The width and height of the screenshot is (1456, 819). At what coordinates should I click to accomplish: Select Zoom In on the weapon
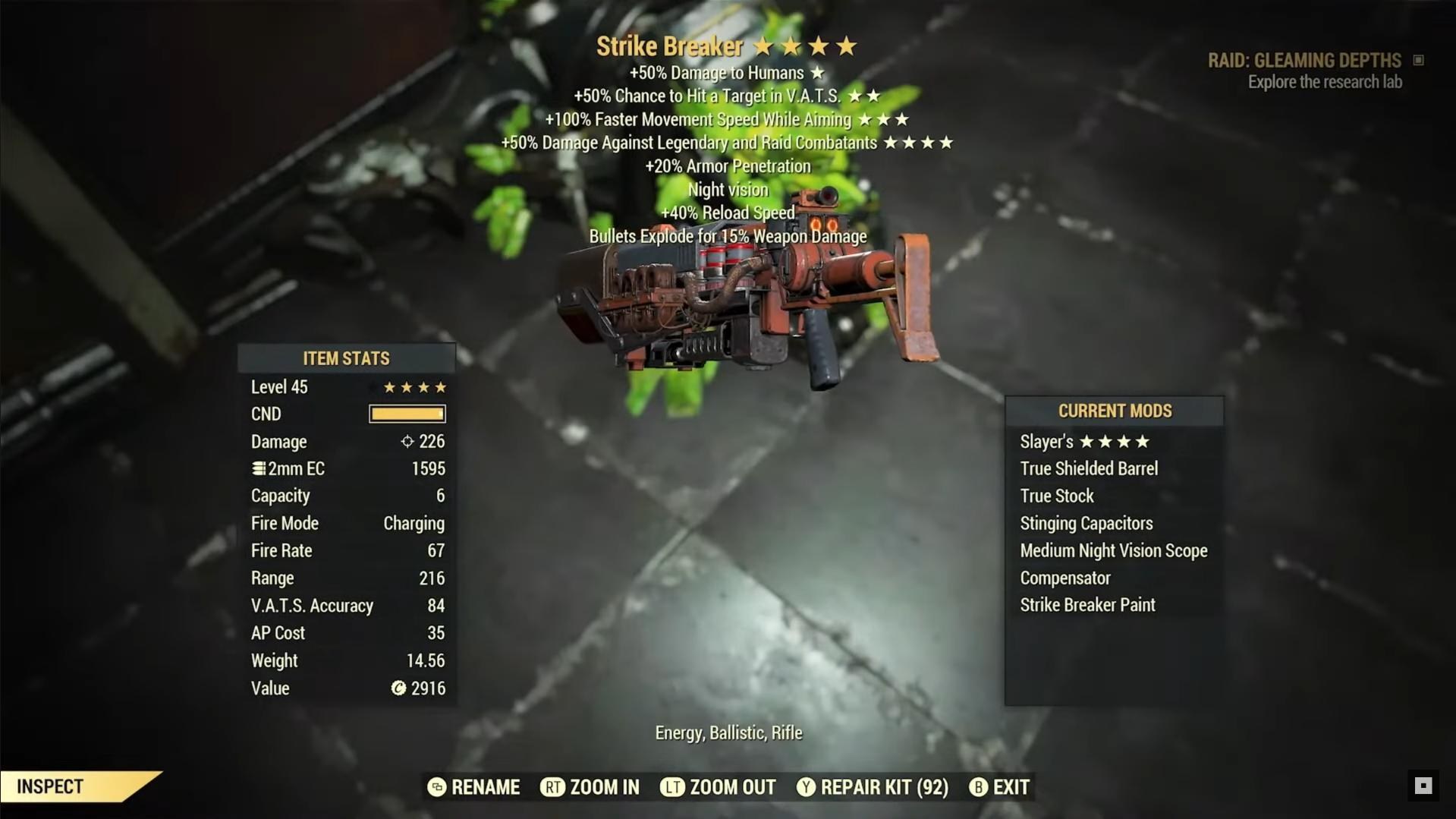point(590,787)
